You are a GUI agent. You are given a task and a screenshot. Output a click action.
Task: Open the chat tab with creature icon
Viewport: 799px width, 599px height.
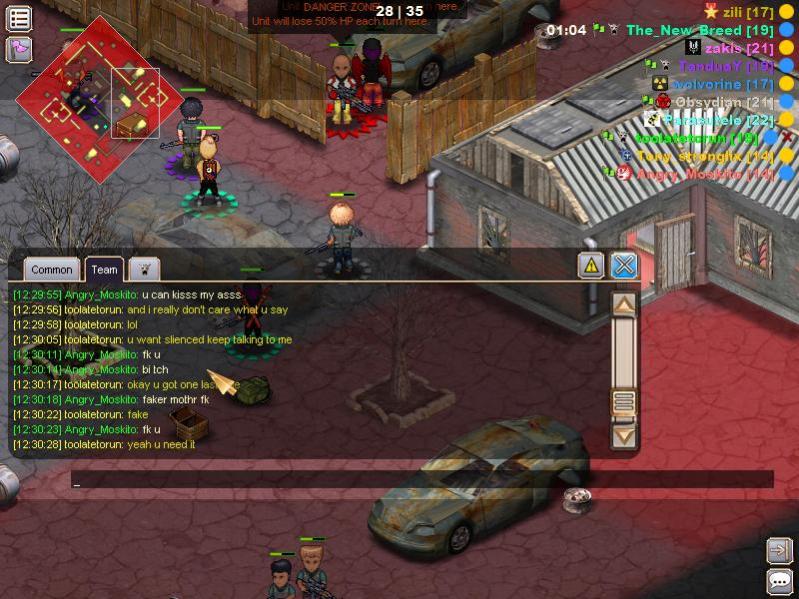[x=144, y=269]
